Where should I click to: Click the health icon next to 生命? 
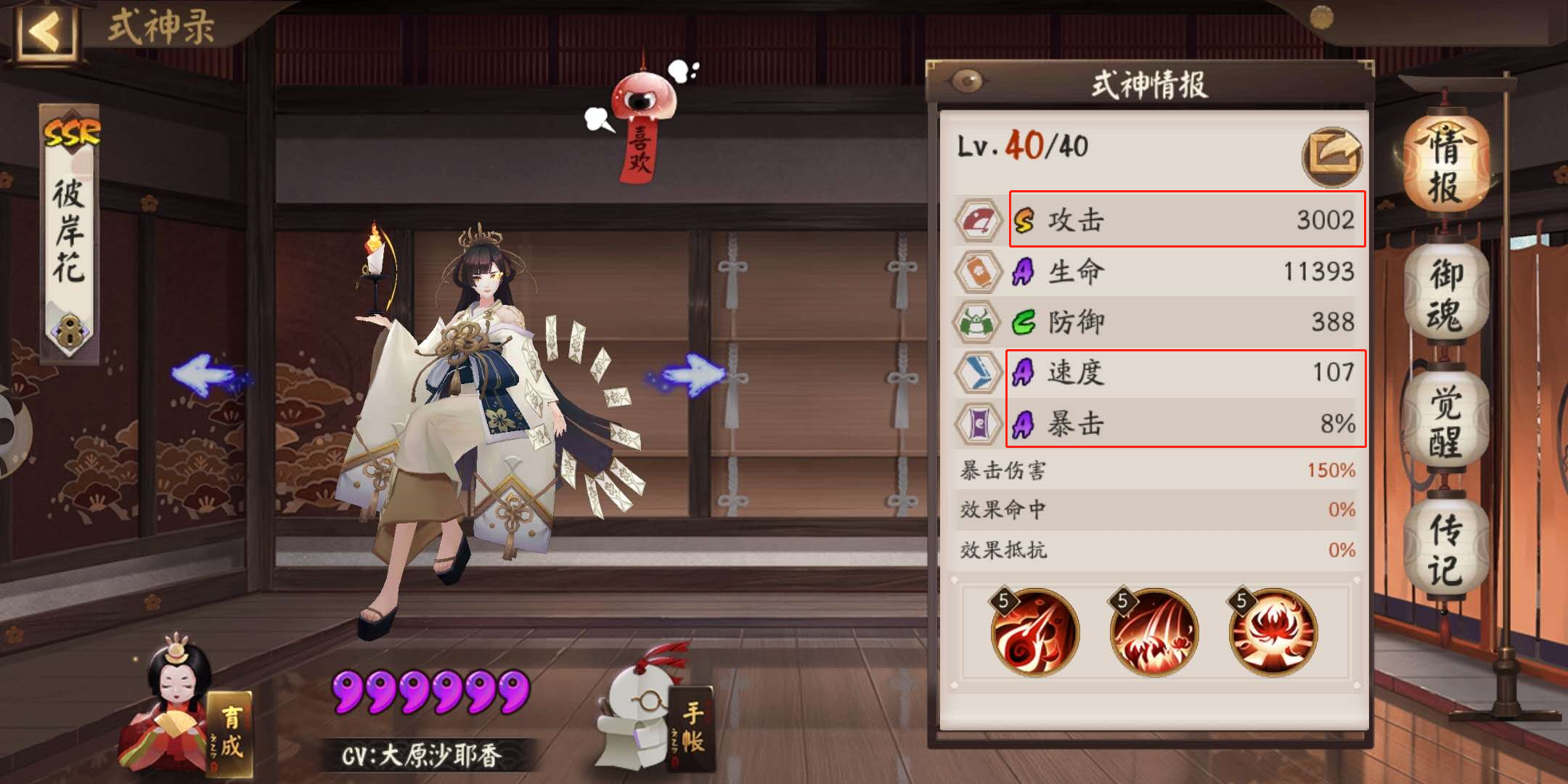[x=978, y=271]
